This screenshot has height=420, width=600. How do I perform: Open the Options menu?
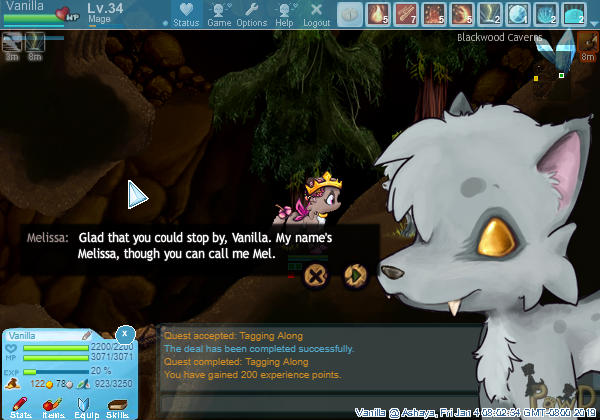click(251, 14)
